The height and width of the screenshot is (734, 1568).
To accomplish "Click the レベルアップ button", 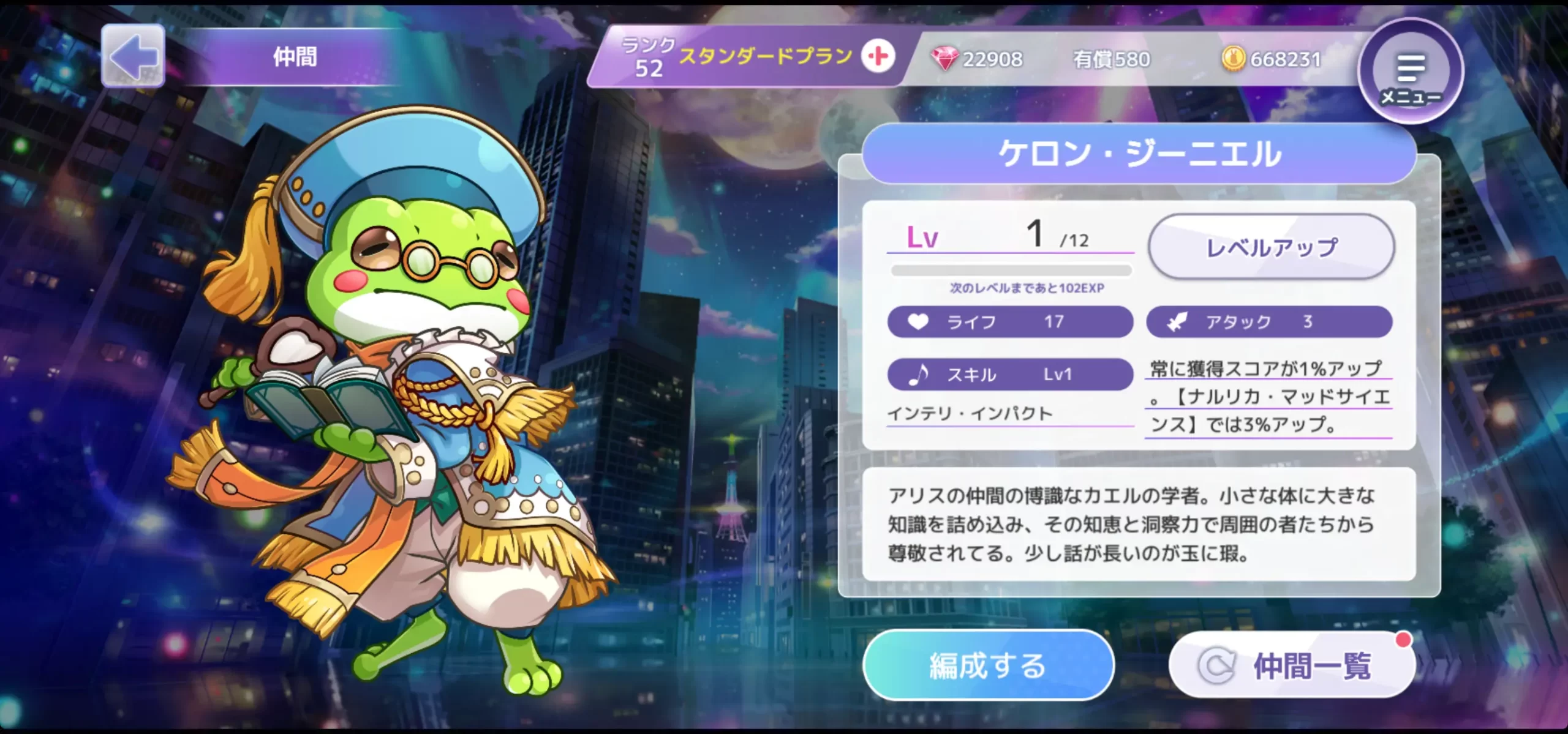I will pos(1272,247).
